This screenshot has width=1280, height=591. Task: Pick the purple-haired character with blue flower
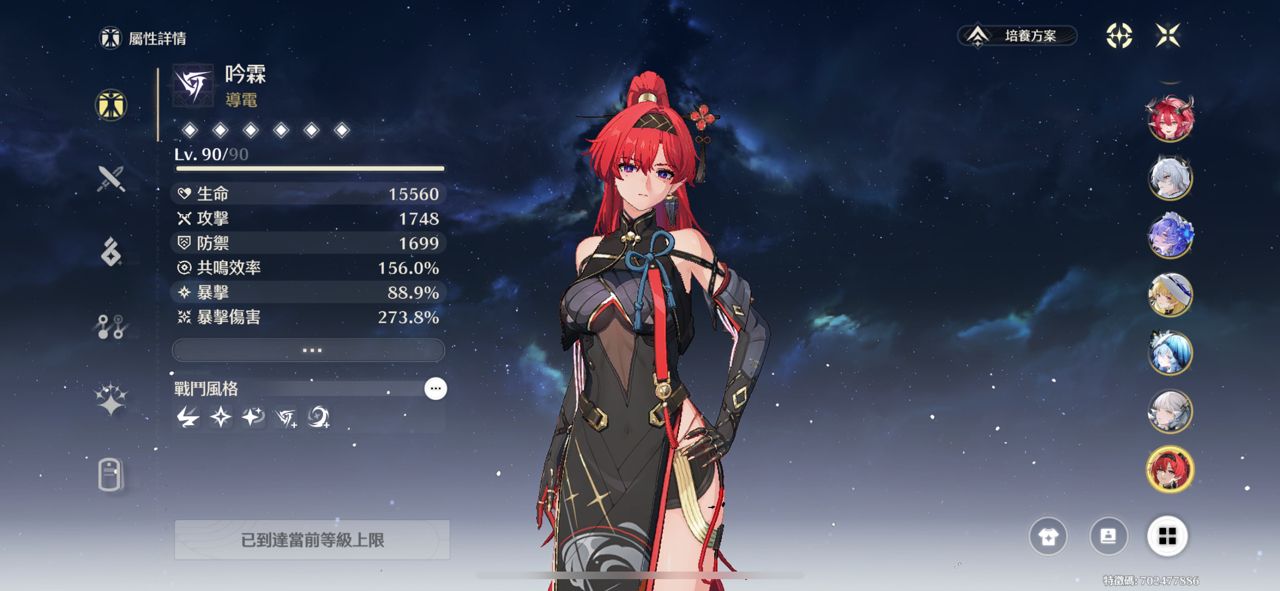pyautogui.click(x=1170, y=236)
